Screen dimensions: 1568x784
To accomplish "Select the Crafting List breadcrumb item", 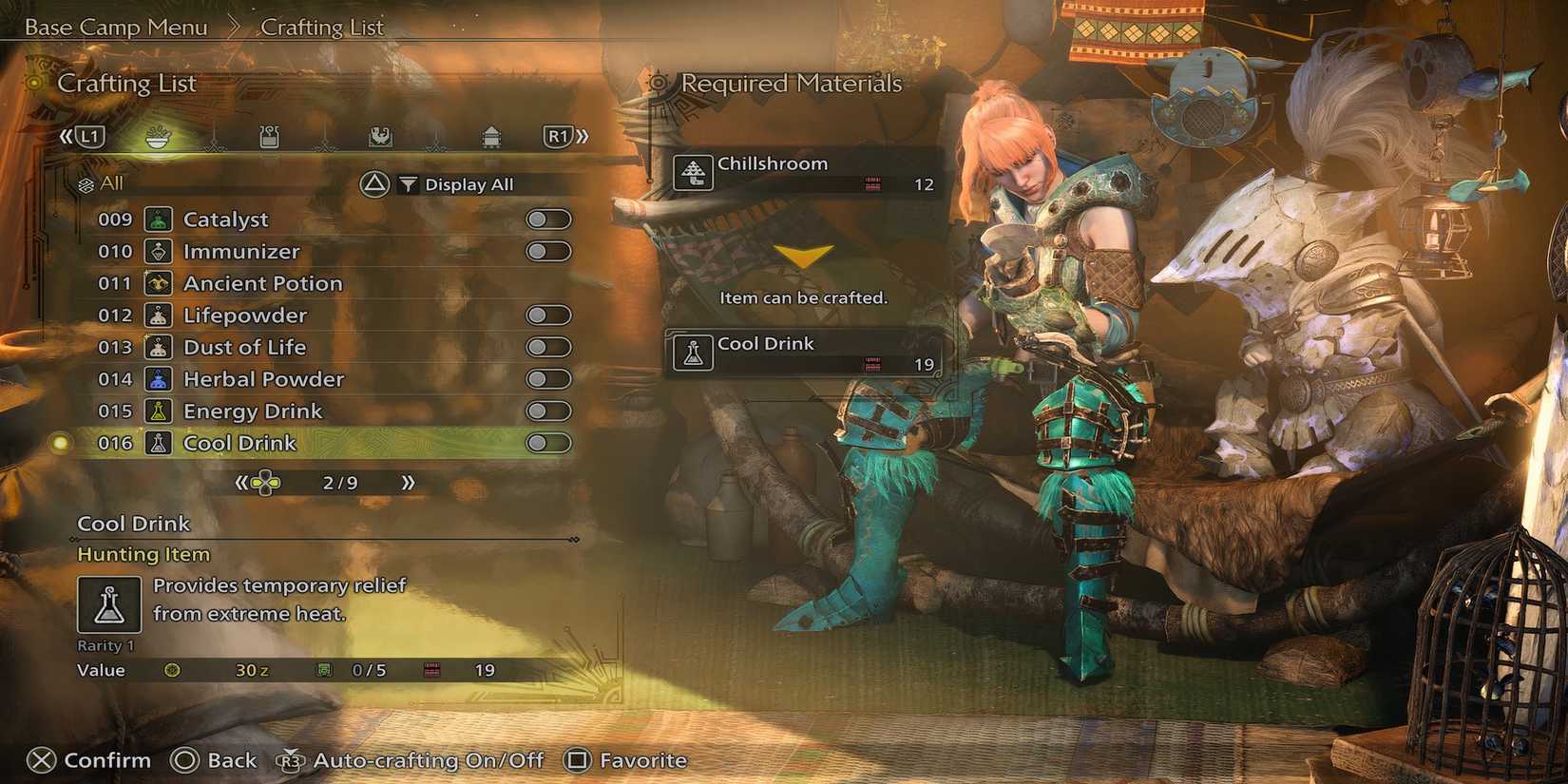I will (324, 27).
